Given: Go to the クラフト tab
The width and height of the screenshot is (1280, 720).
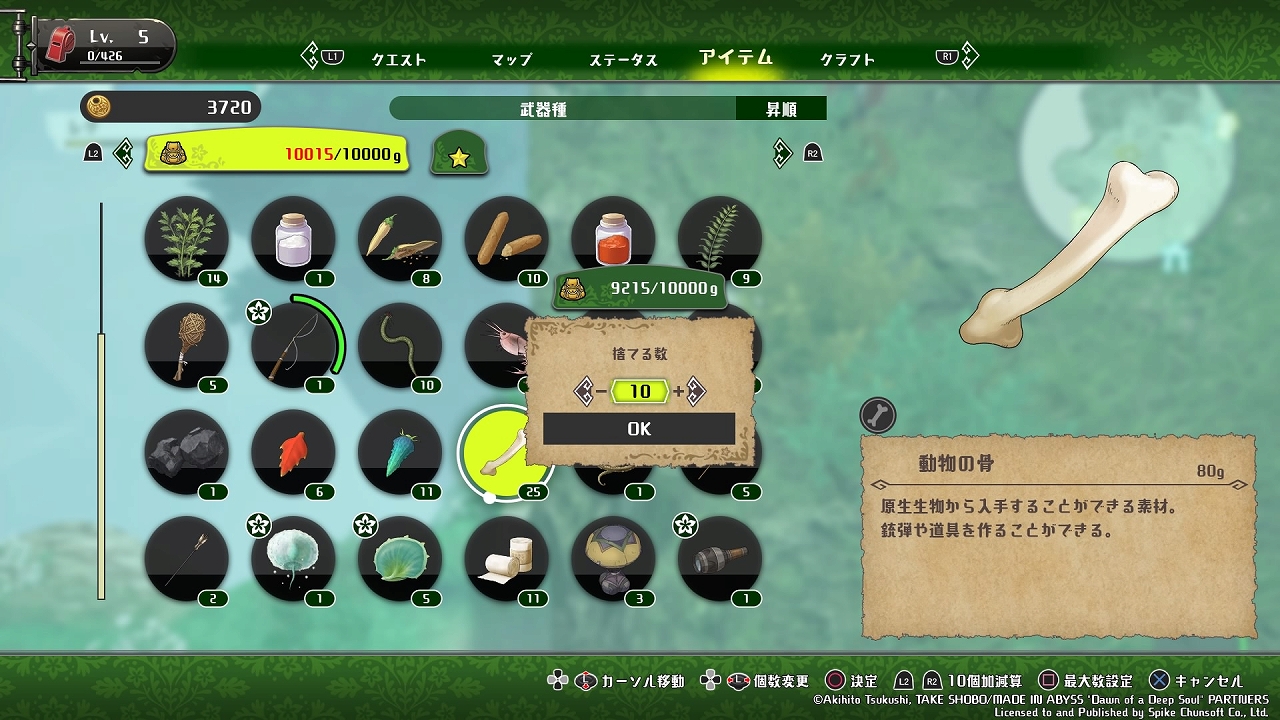Looking at the screenshot, I should pos(847,59).
